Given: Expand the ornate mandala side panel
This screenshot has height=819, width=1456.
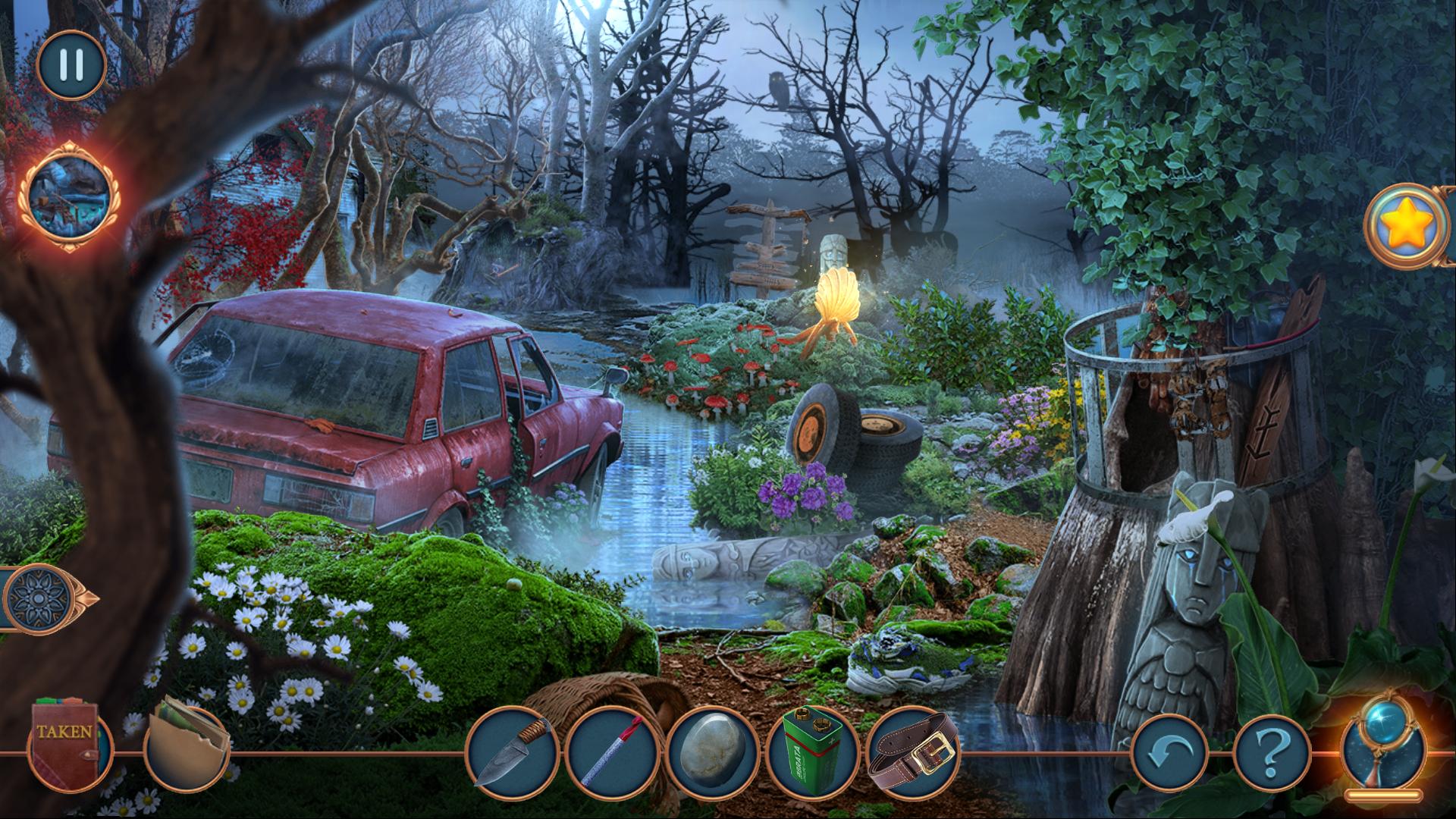Looking at the screenshot, I should coord(42,598).
